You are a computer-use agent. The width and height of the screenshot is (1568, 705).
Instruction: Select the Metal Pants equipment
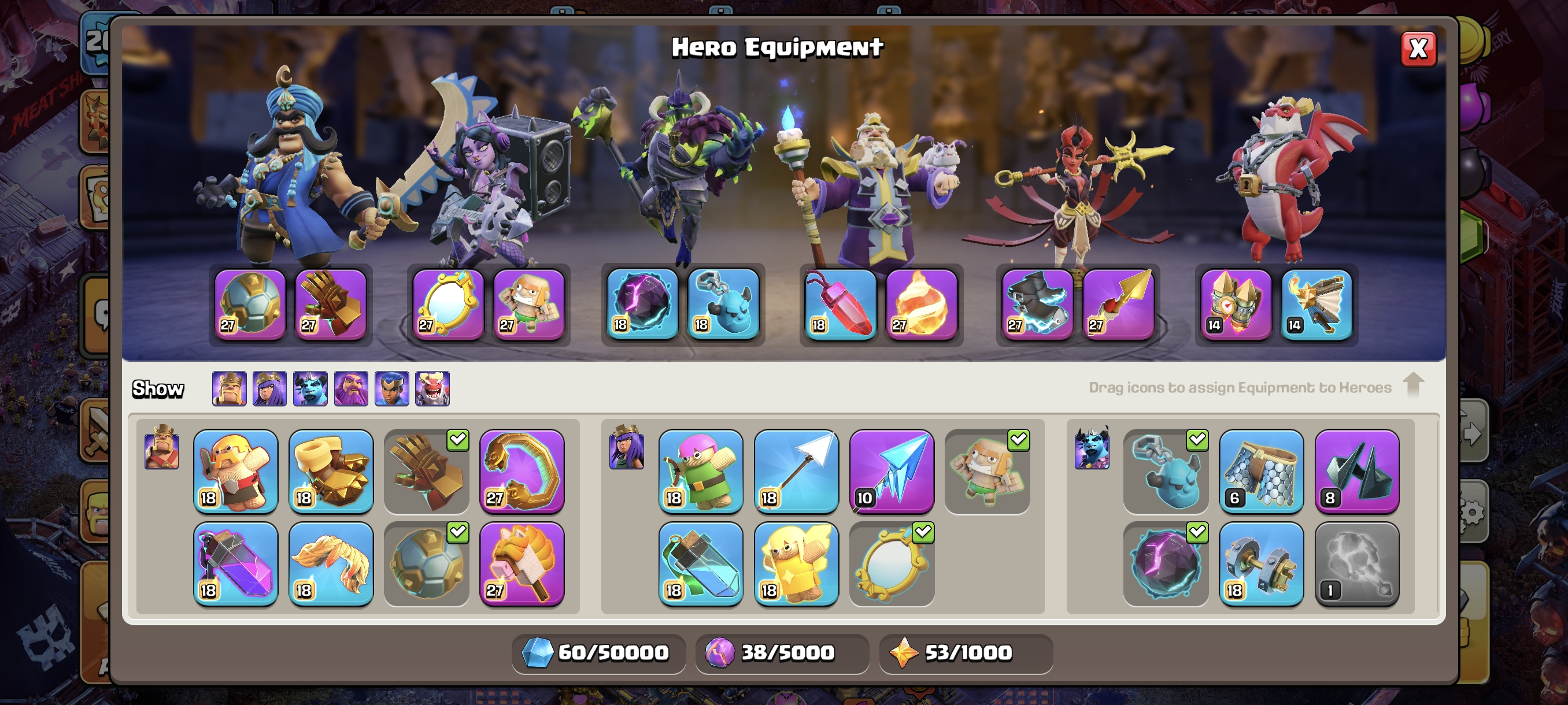(1261, 472)
